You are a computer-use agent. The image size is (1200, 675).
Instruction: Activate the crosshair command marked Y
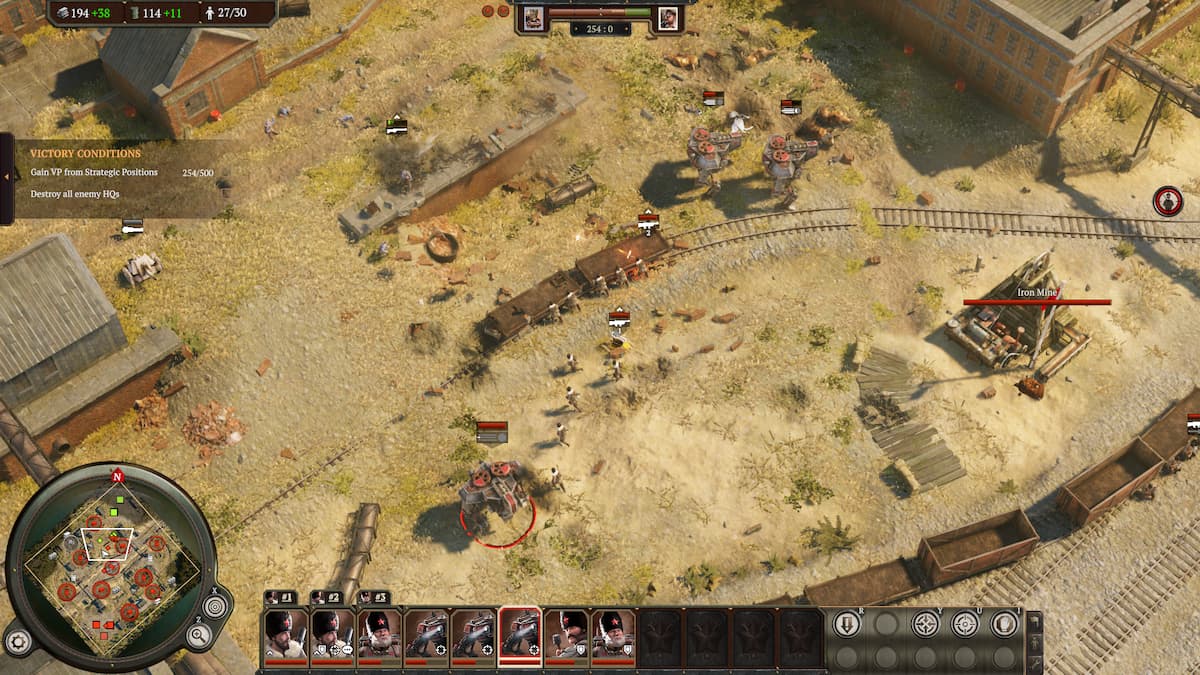(926, 624)
